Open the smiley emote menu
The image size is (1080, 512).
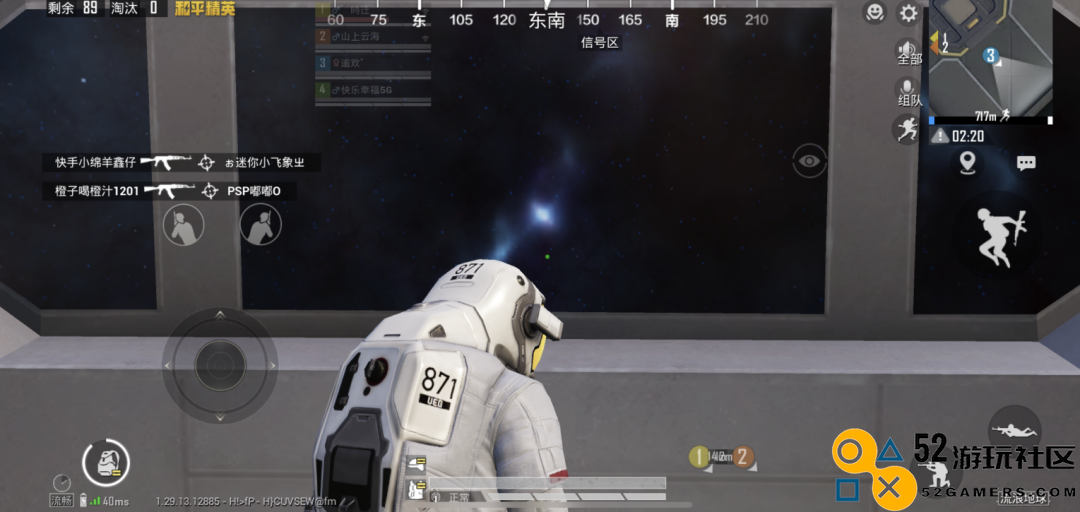point(875,13)
